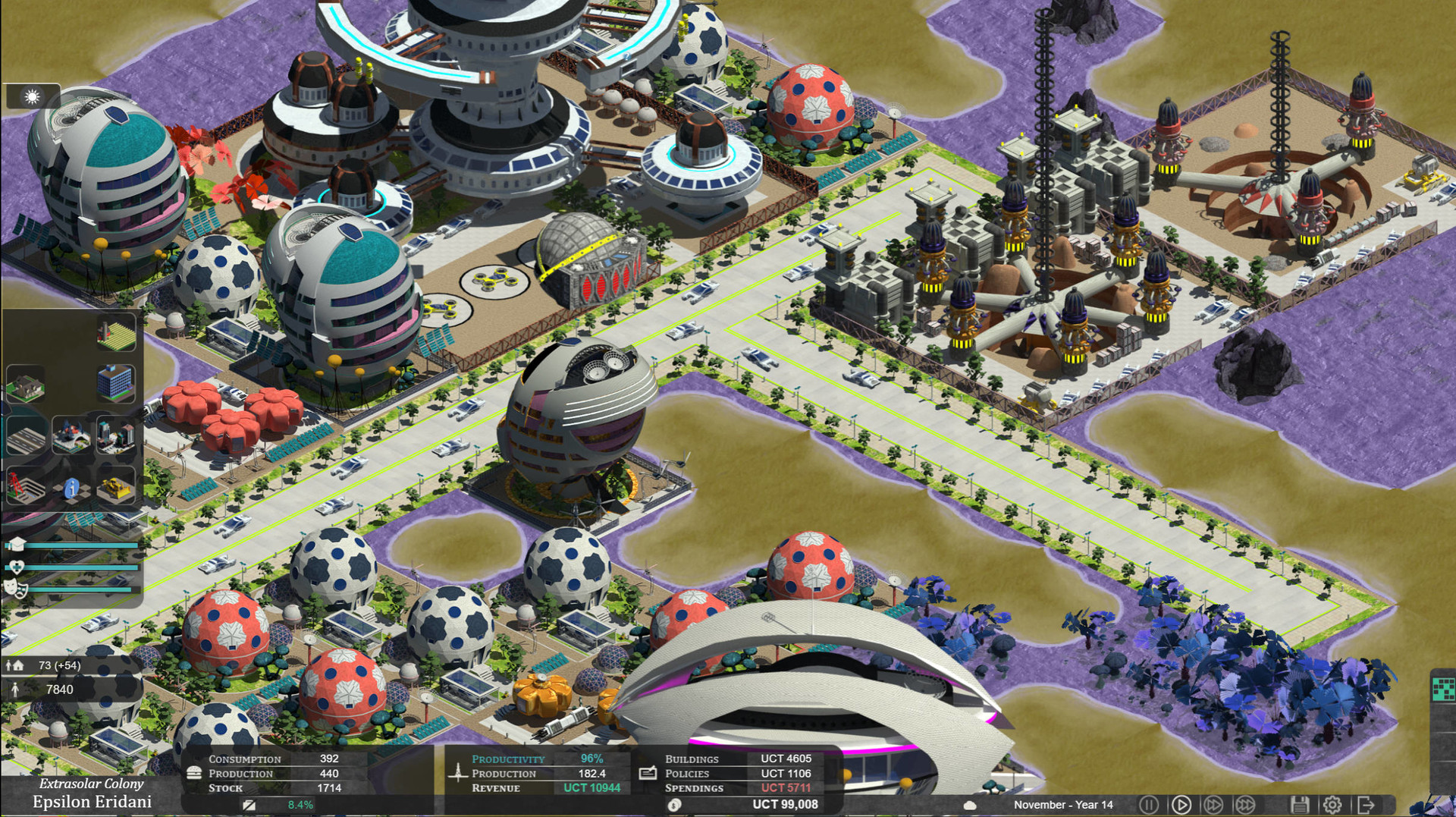Save the Epsilon Eridani colony
The width and height of the screenshot is (1456, 817).
coord(1301,804)
